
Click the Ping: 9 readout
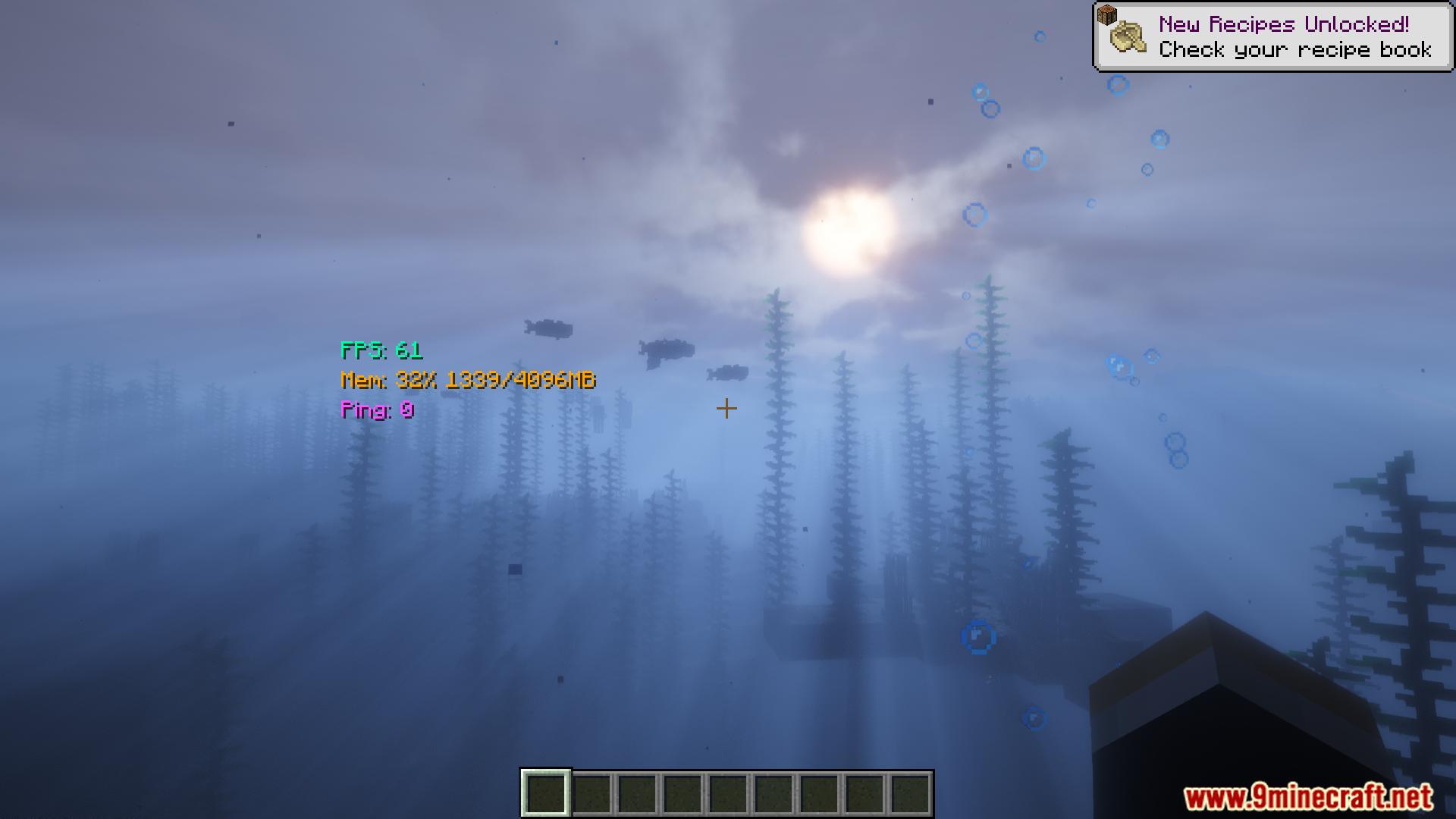(376, 411)
